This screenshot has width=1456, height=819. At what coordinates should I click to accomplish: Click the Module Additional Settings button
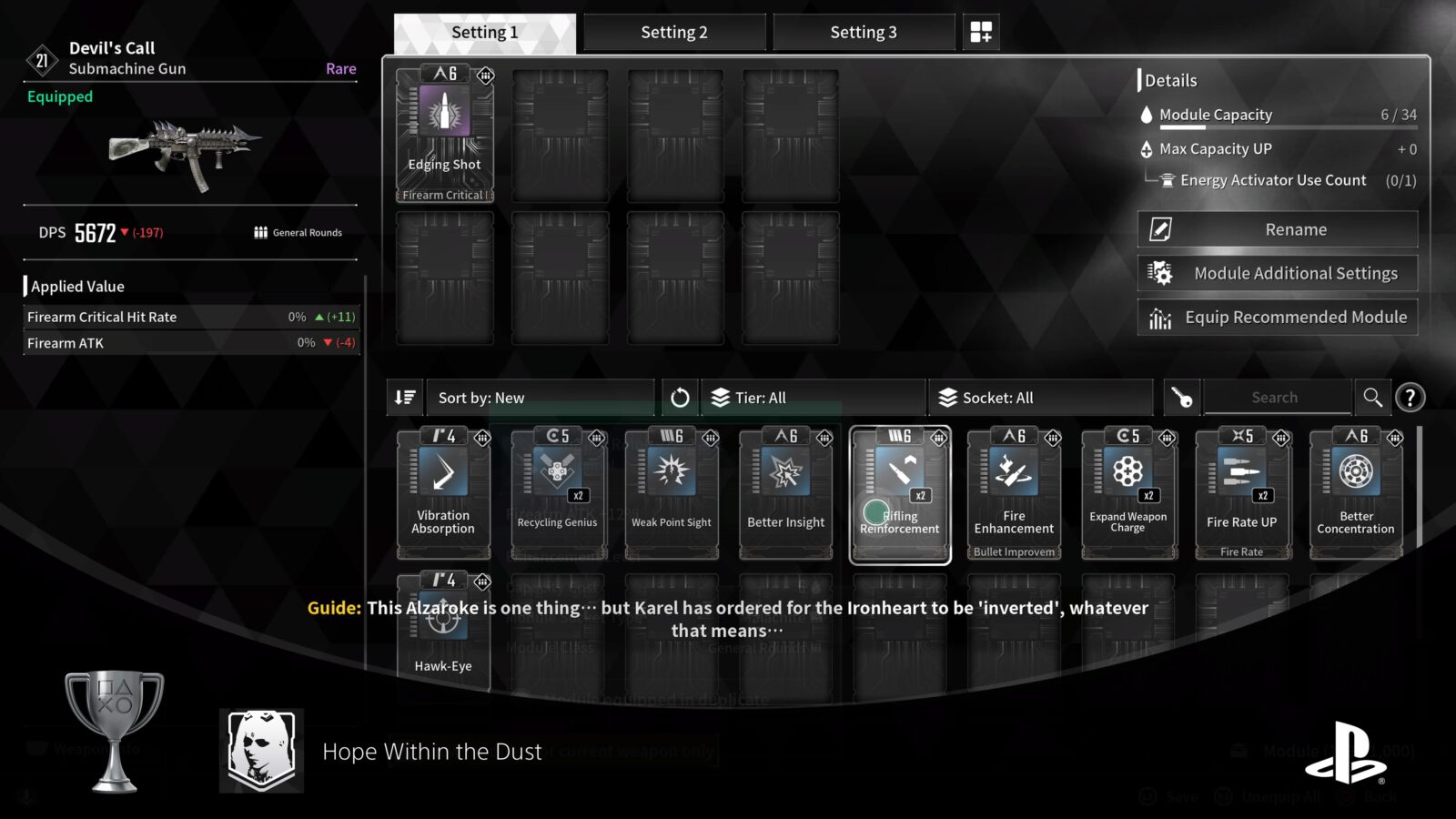1278,273
